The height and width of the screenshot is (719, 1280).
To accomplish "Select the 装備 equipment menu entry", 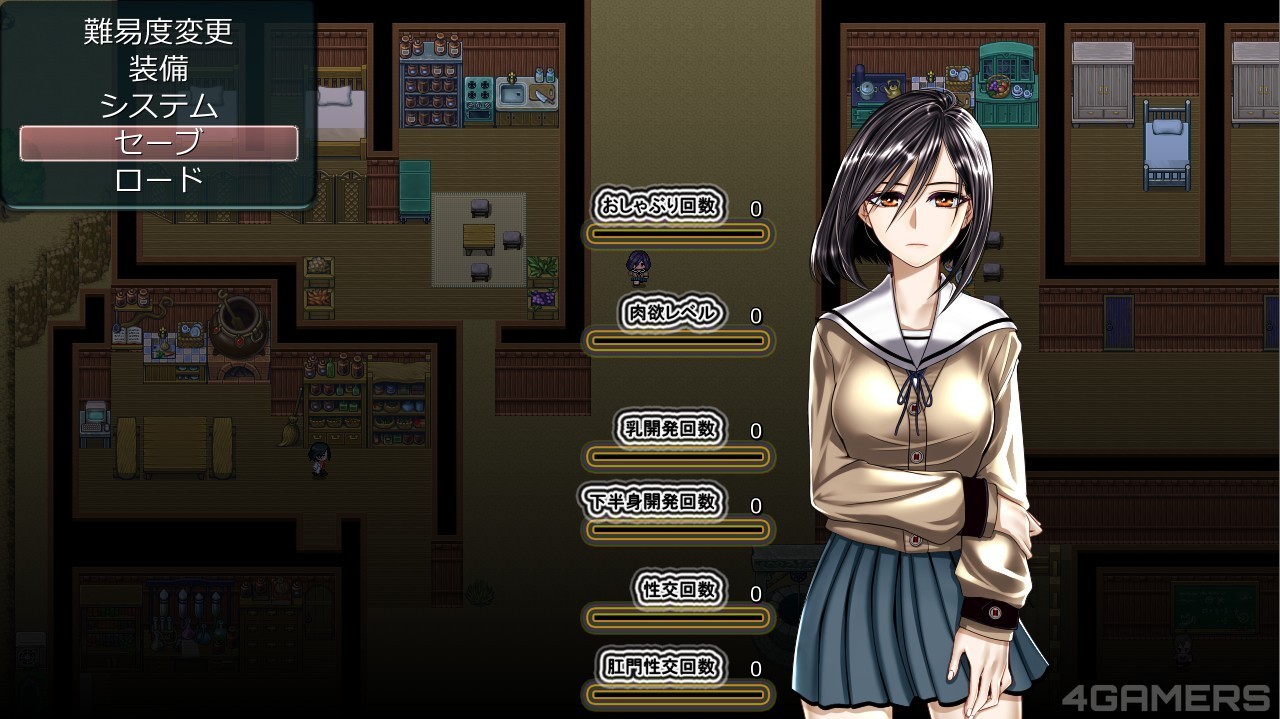I will (158, 68).
